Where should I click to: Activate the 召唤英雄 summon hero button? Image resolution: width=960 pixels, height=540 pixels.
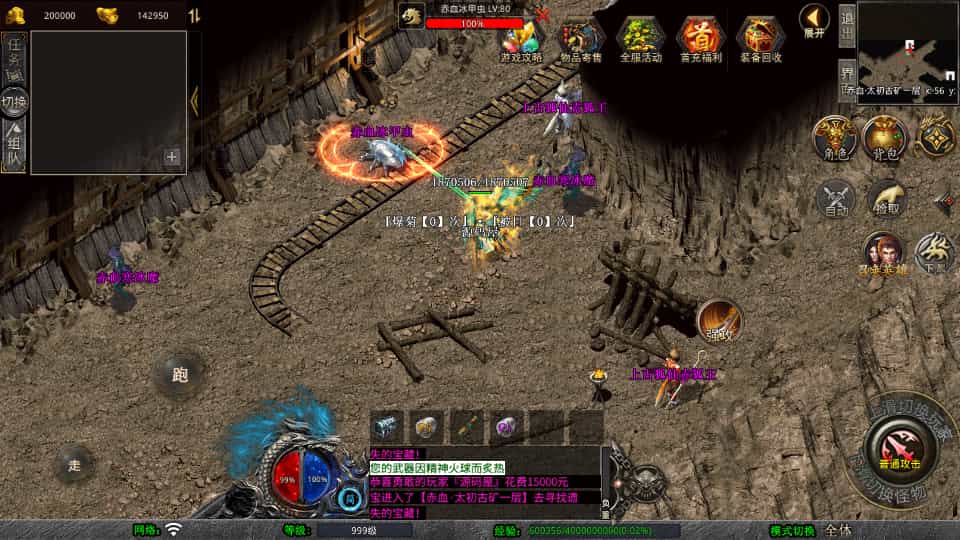click(x=883, y=251)
